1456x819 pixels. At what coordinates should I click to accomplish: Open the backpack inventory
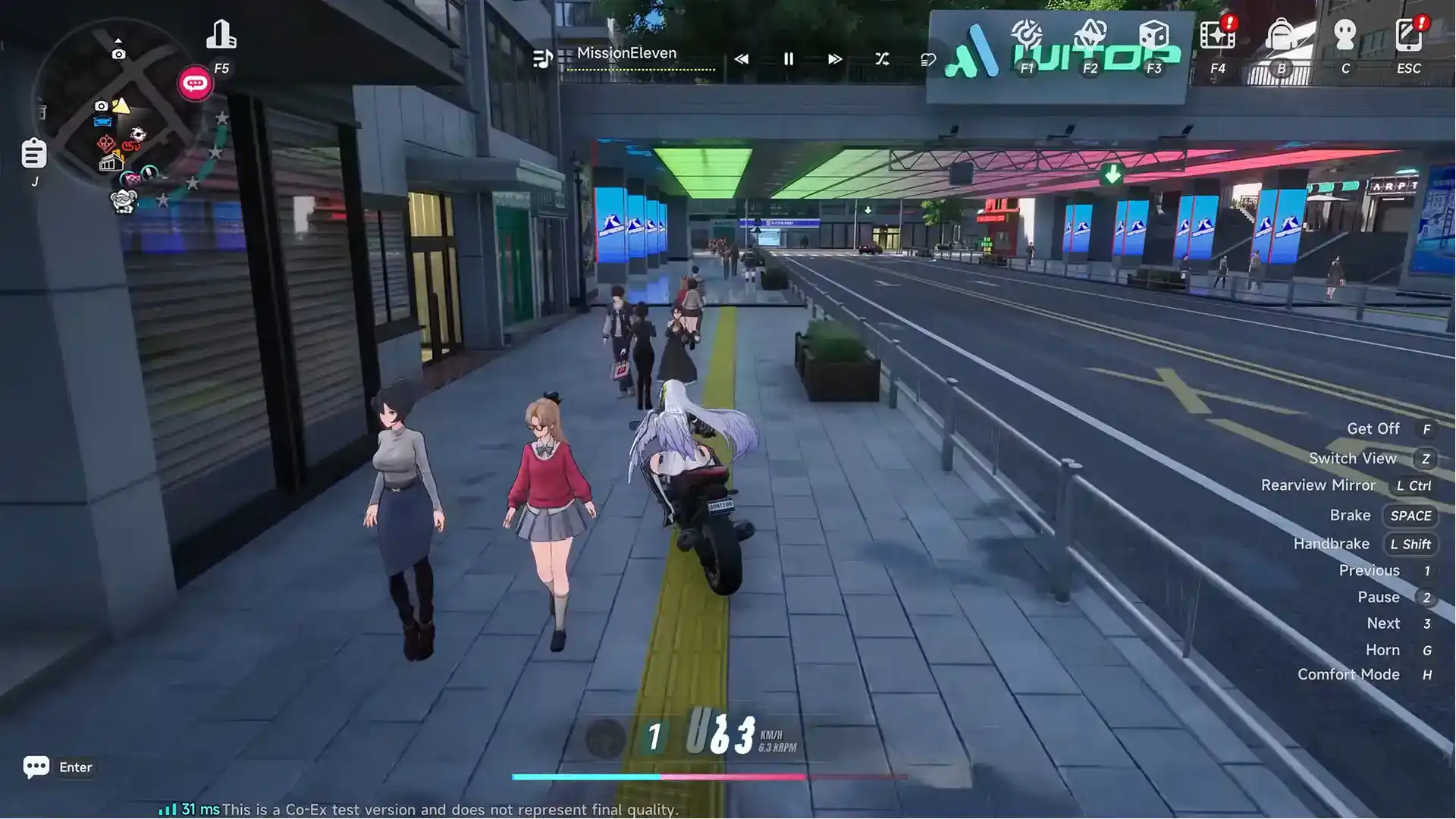point(1281,36)
